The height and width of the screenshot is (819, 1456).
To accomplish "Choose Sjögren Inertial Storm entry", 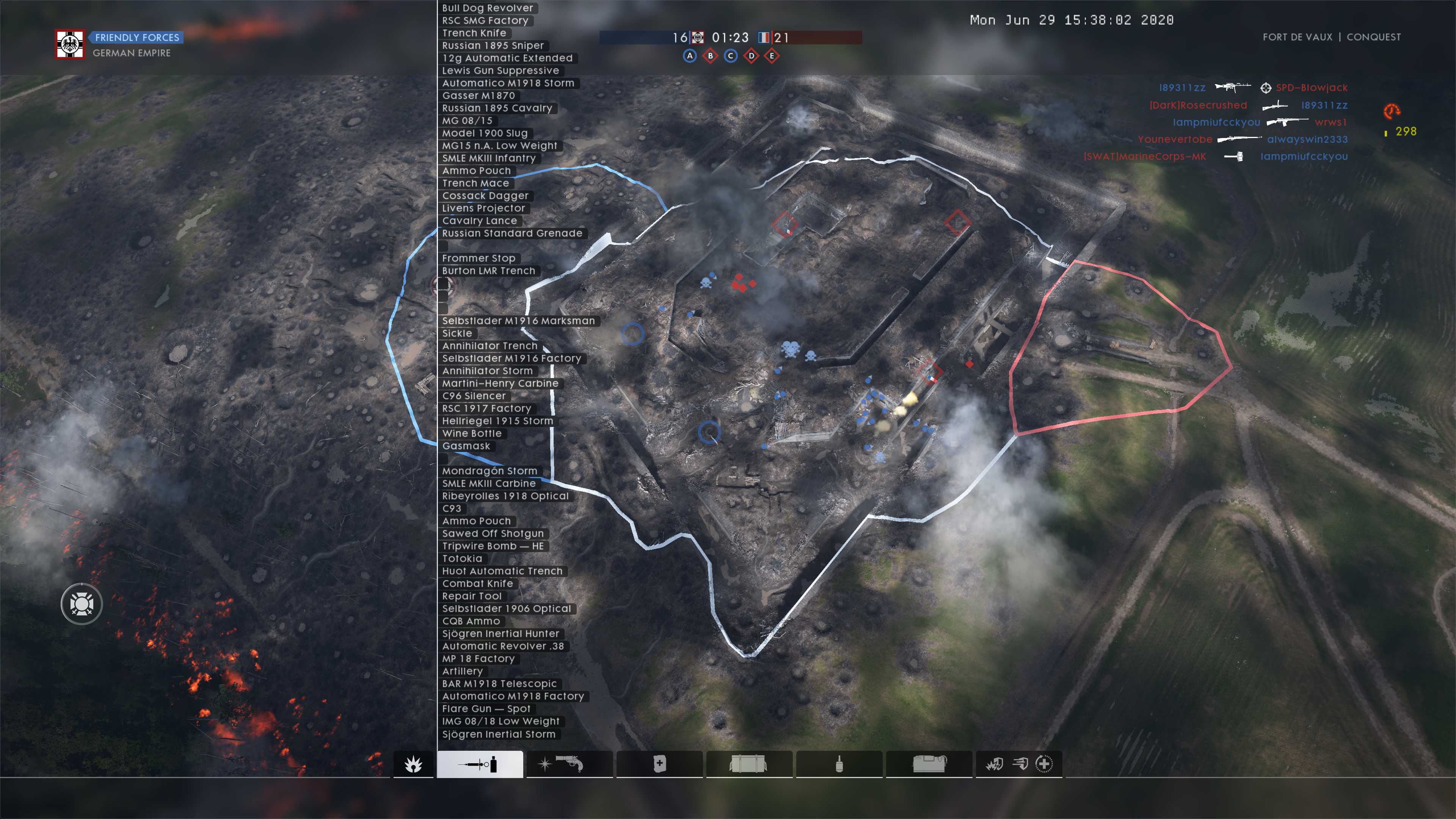I will click(x=499, y=734).
